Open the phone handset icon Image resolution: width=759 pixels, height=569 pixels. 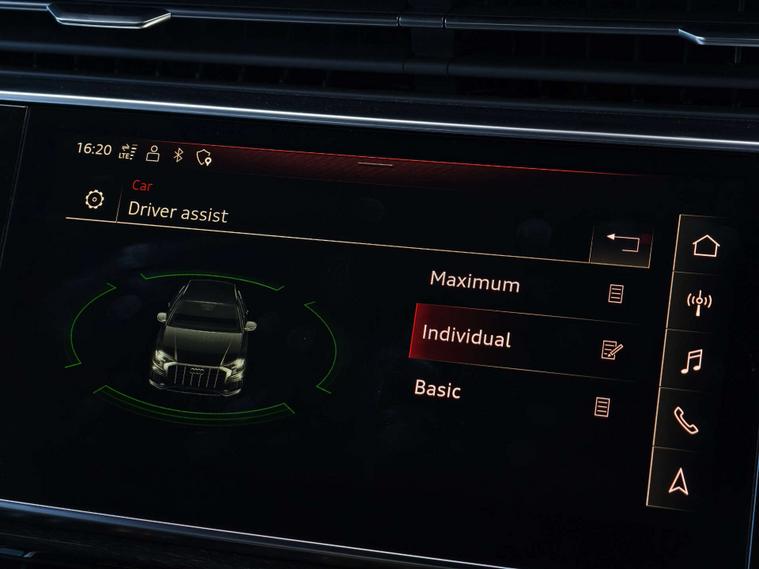pos(686,421)
